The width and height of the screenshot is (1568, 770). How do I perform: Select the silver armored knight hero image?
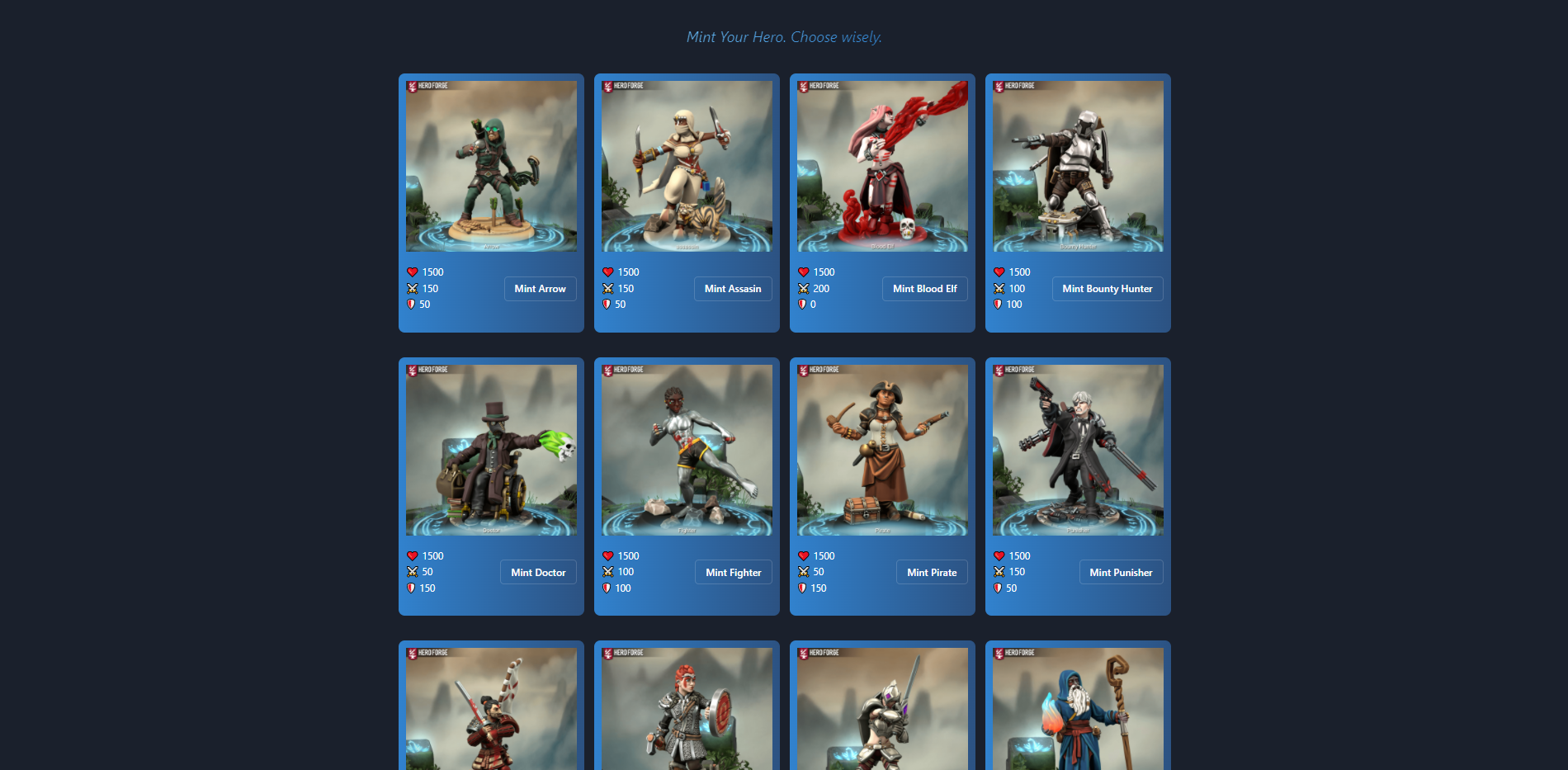click(882, 710)
